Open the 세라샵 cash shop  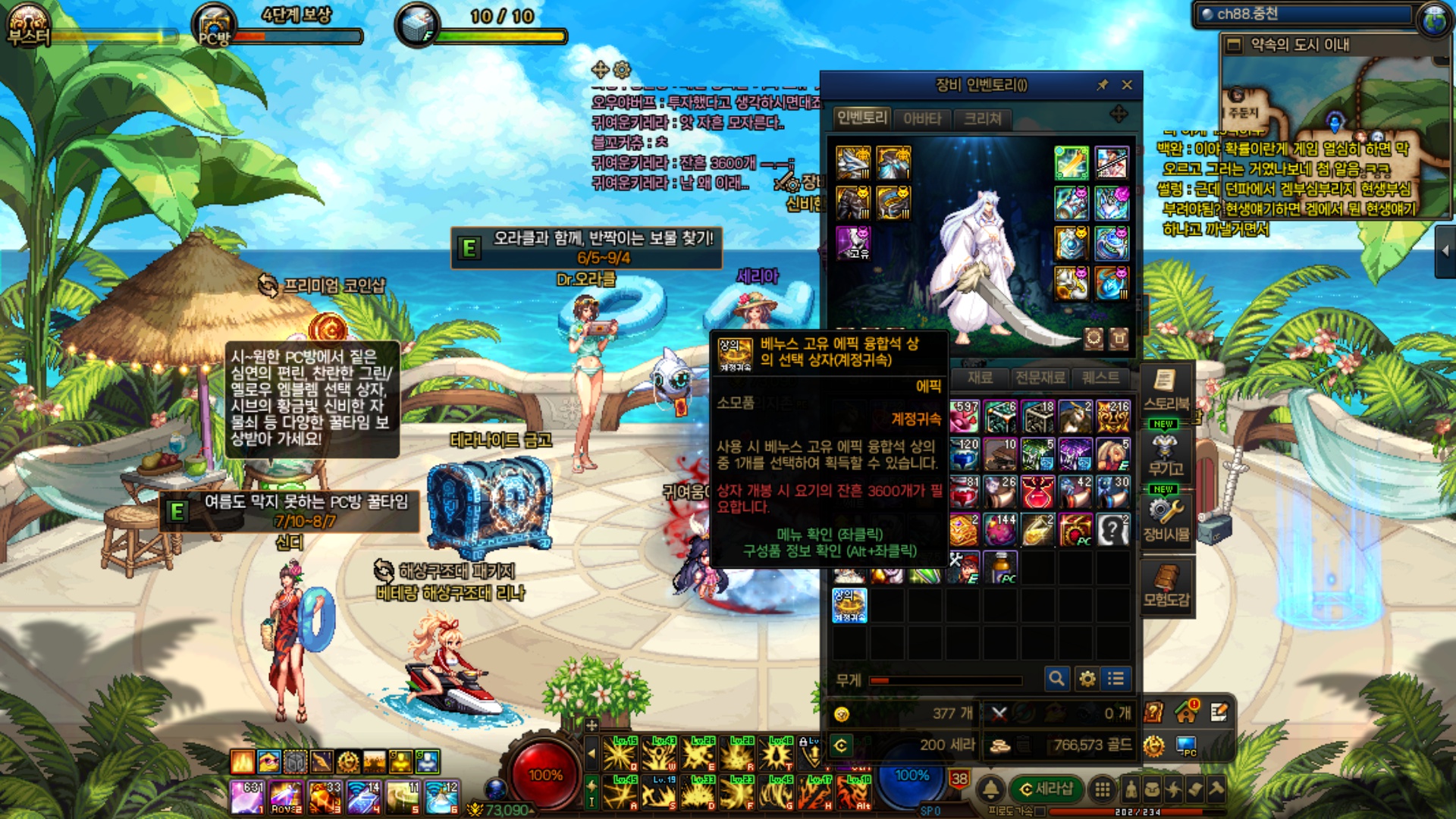[x=1046, y=789]
